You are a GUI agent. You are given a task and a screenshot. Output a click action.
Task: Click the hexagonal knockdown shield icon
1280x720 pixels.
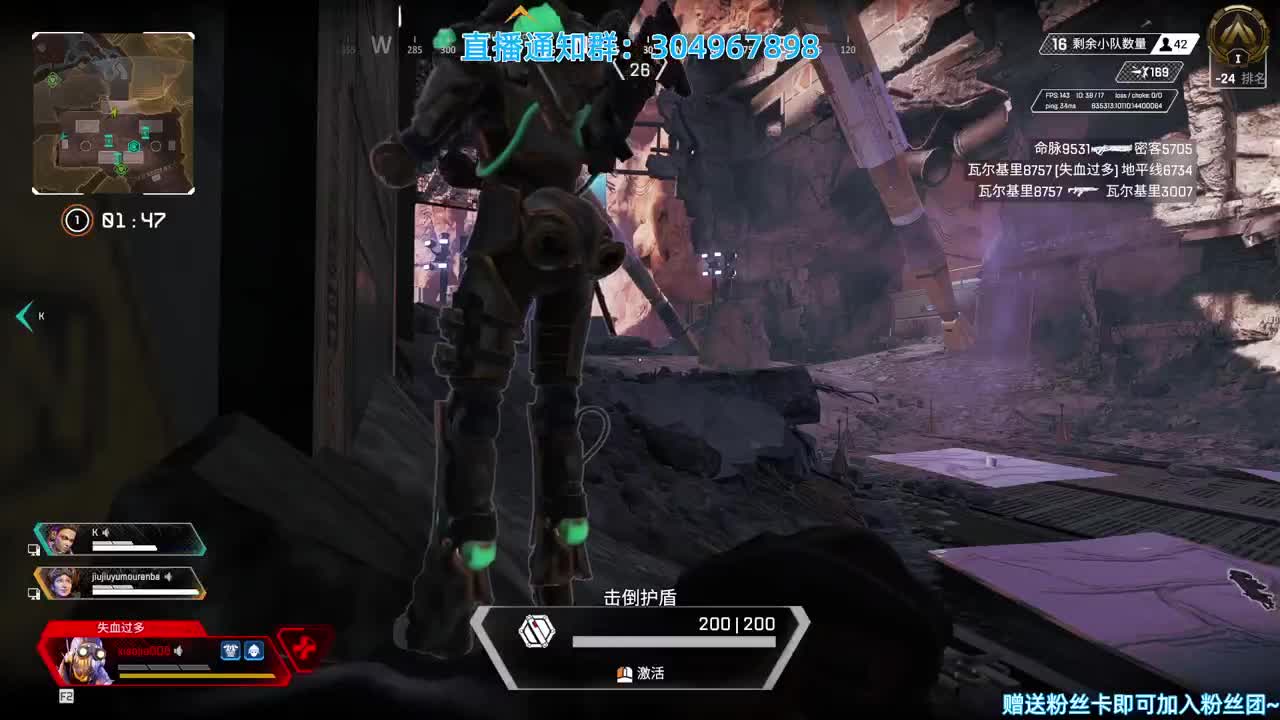click(537, 633)
